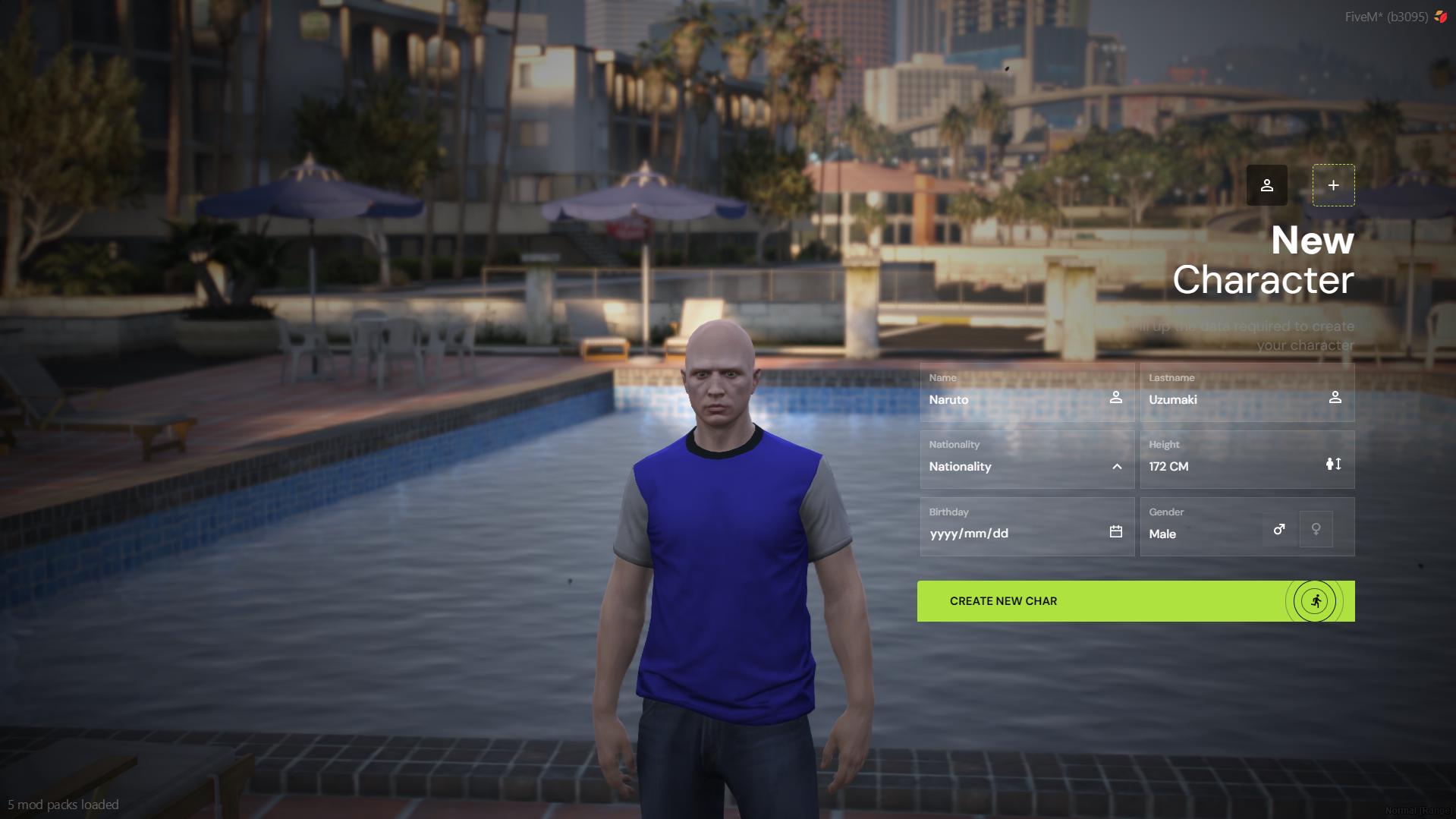Expand the Birthday date picker
The image size is (1456, 819).
pos(1115,532)
